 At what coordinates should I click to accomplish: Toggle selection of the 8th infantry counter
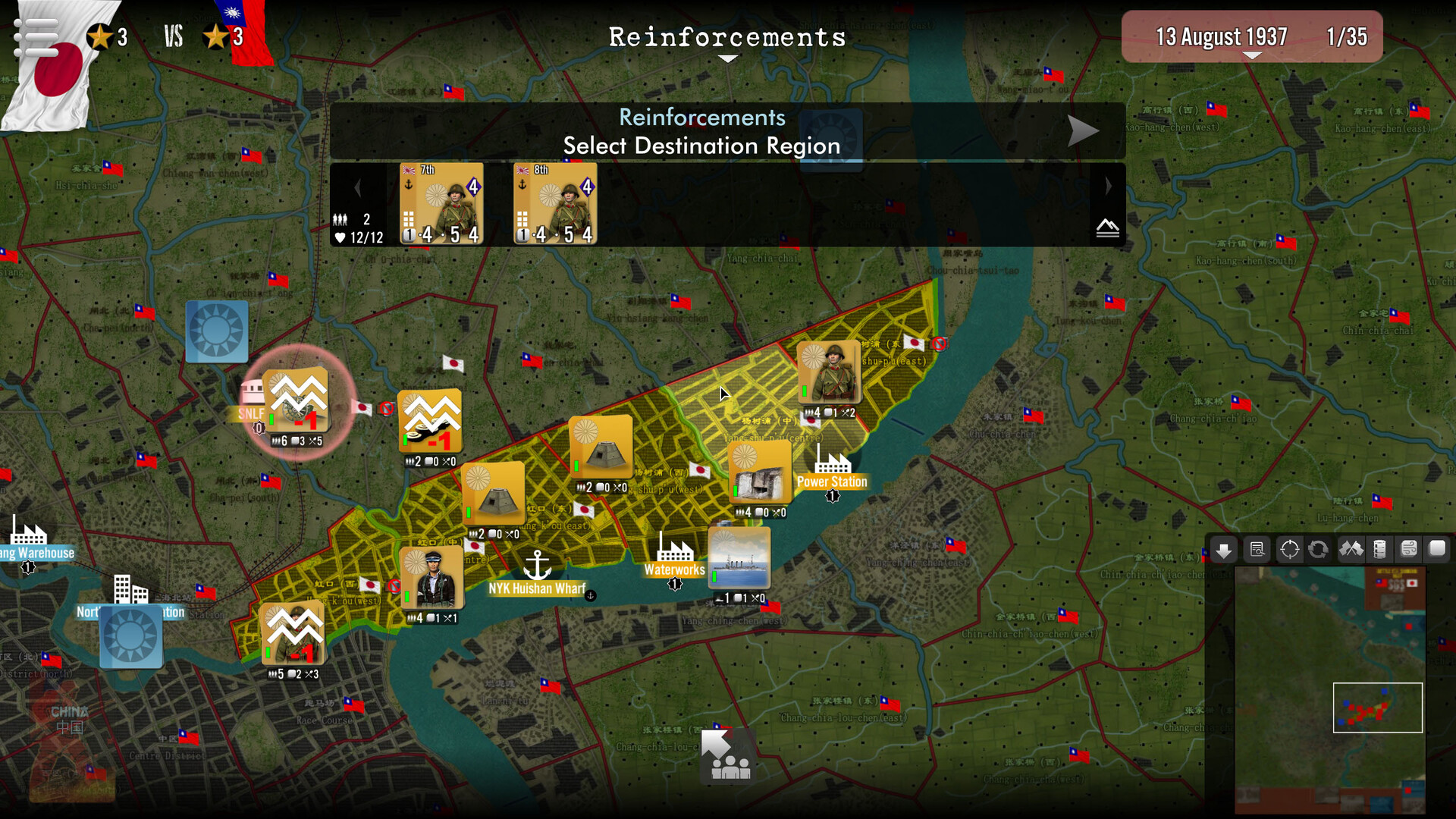tap(554, 205)
